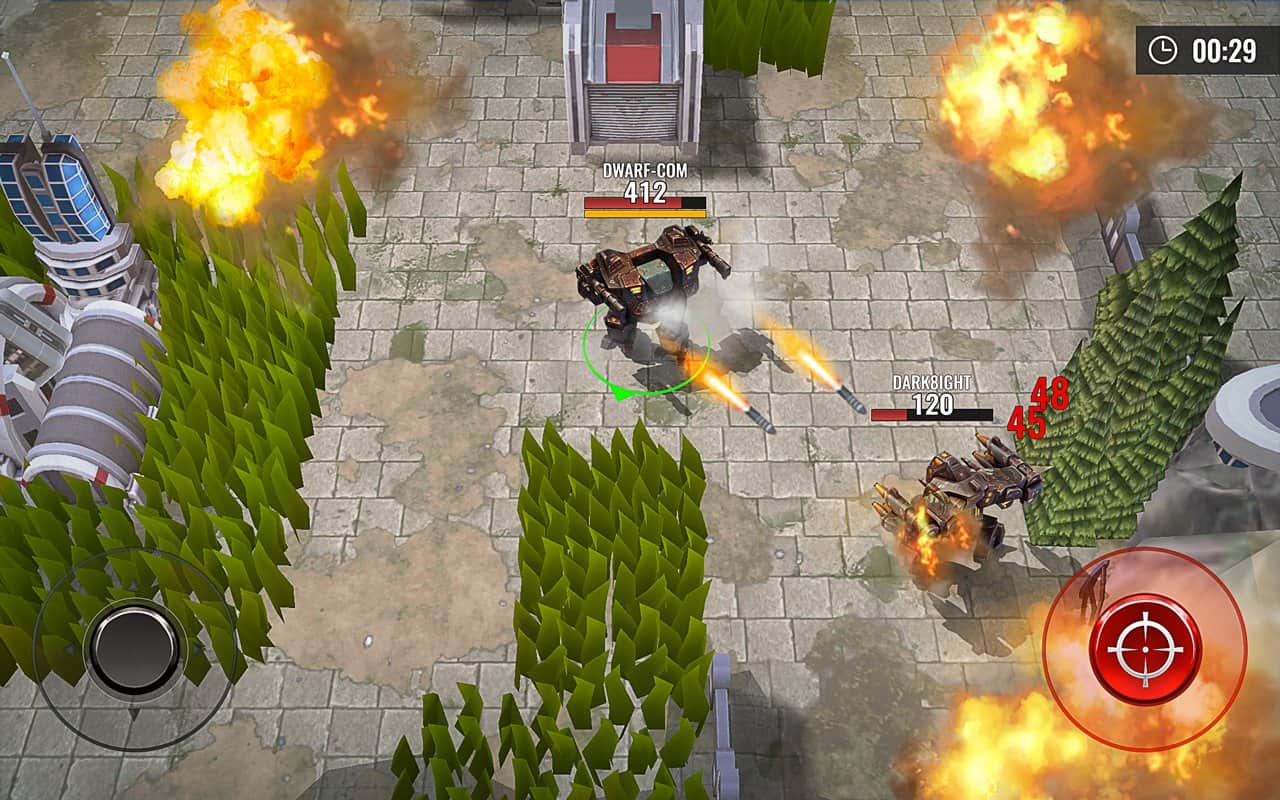The height and width of the screenshot is (800, 1280).
Task: Select the DARK8IGHT name label
Action: click(930, 384)
